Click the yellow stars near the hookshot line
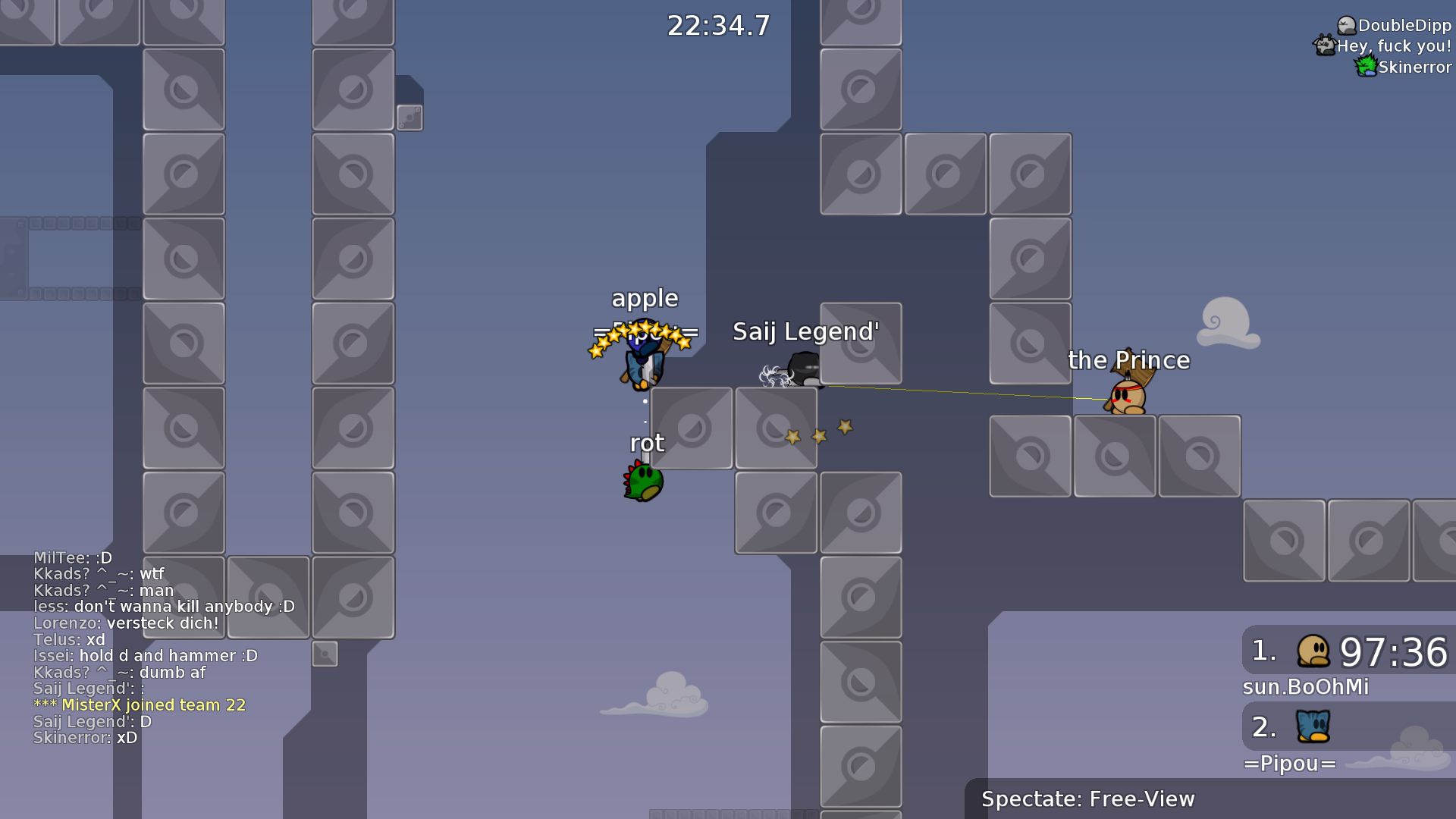1456x819 pixels. 817,432
